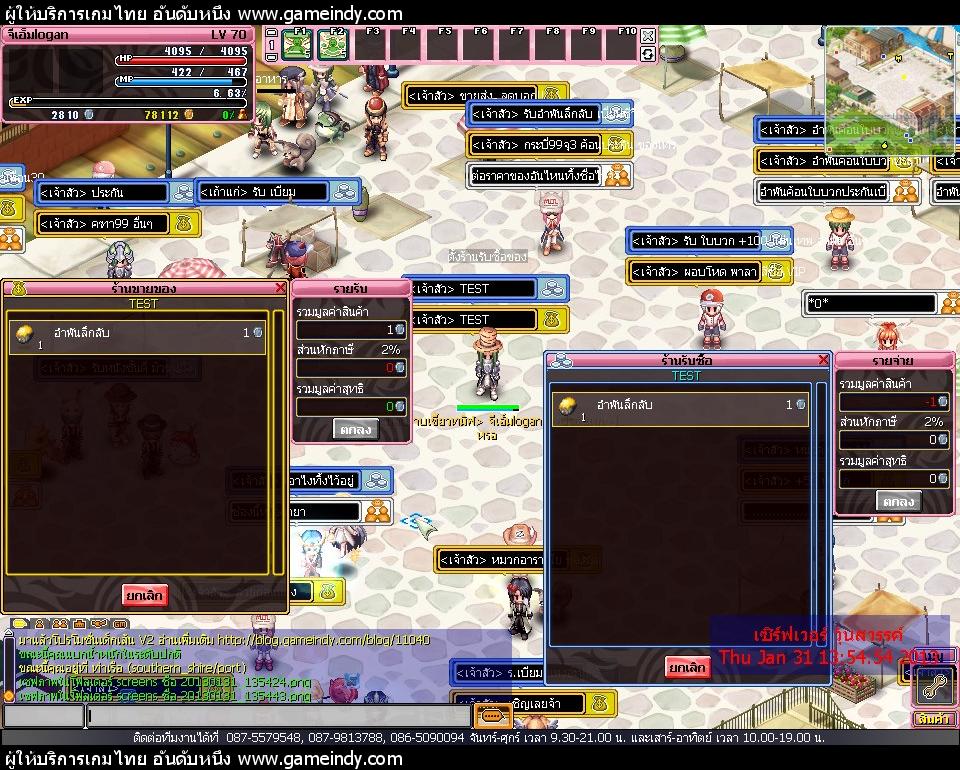This screenshot has height=770, width=960.
Task: Select อำพันลึกลับ item in the sell shop list
Action: [x=138, y=337]
